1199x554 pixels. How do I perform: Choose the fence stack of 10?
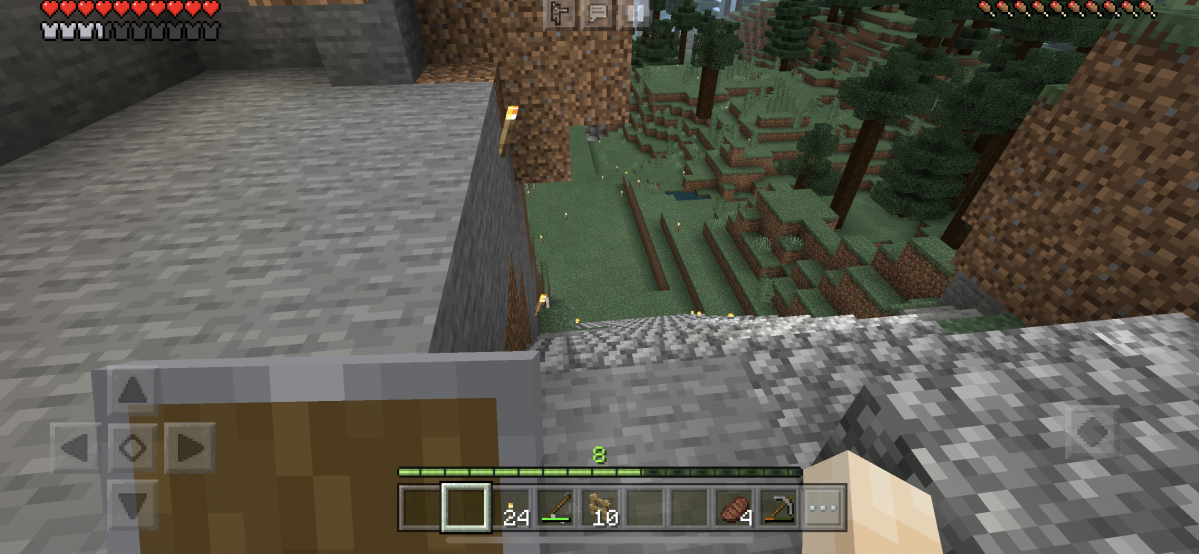click(x=603, y=509)
